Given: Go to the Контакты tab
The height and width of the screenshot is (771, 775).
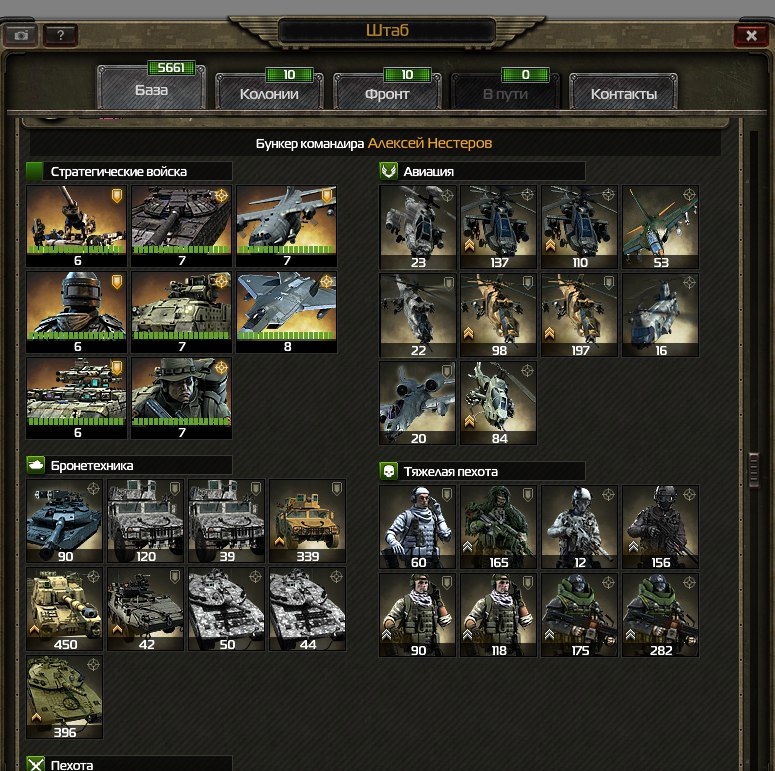Looking at the screenshot, I should tap(623, 94).
